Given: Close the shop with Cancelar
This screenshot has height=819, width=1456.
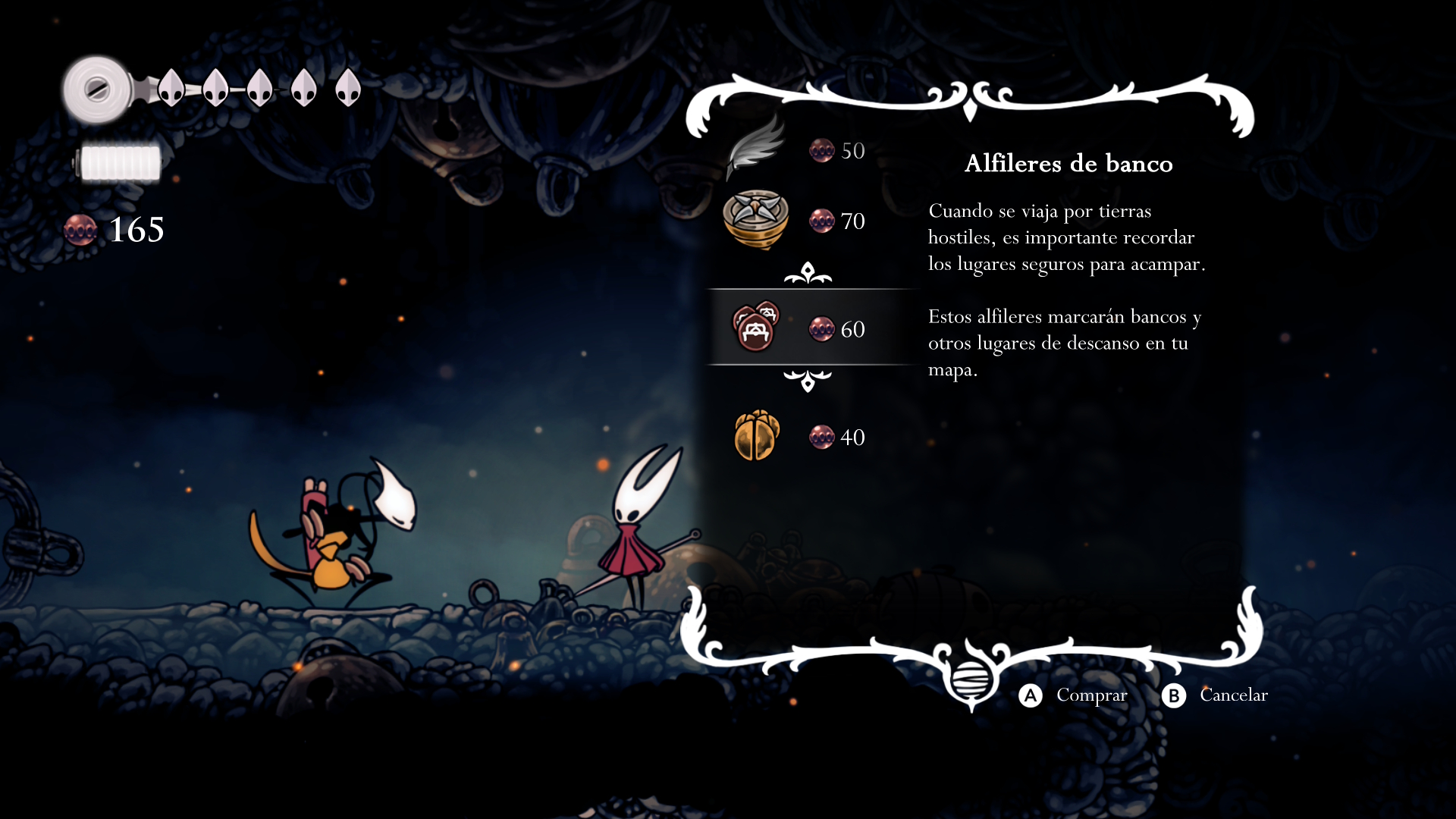Looking at the screenshot, I should (1214, 695).
